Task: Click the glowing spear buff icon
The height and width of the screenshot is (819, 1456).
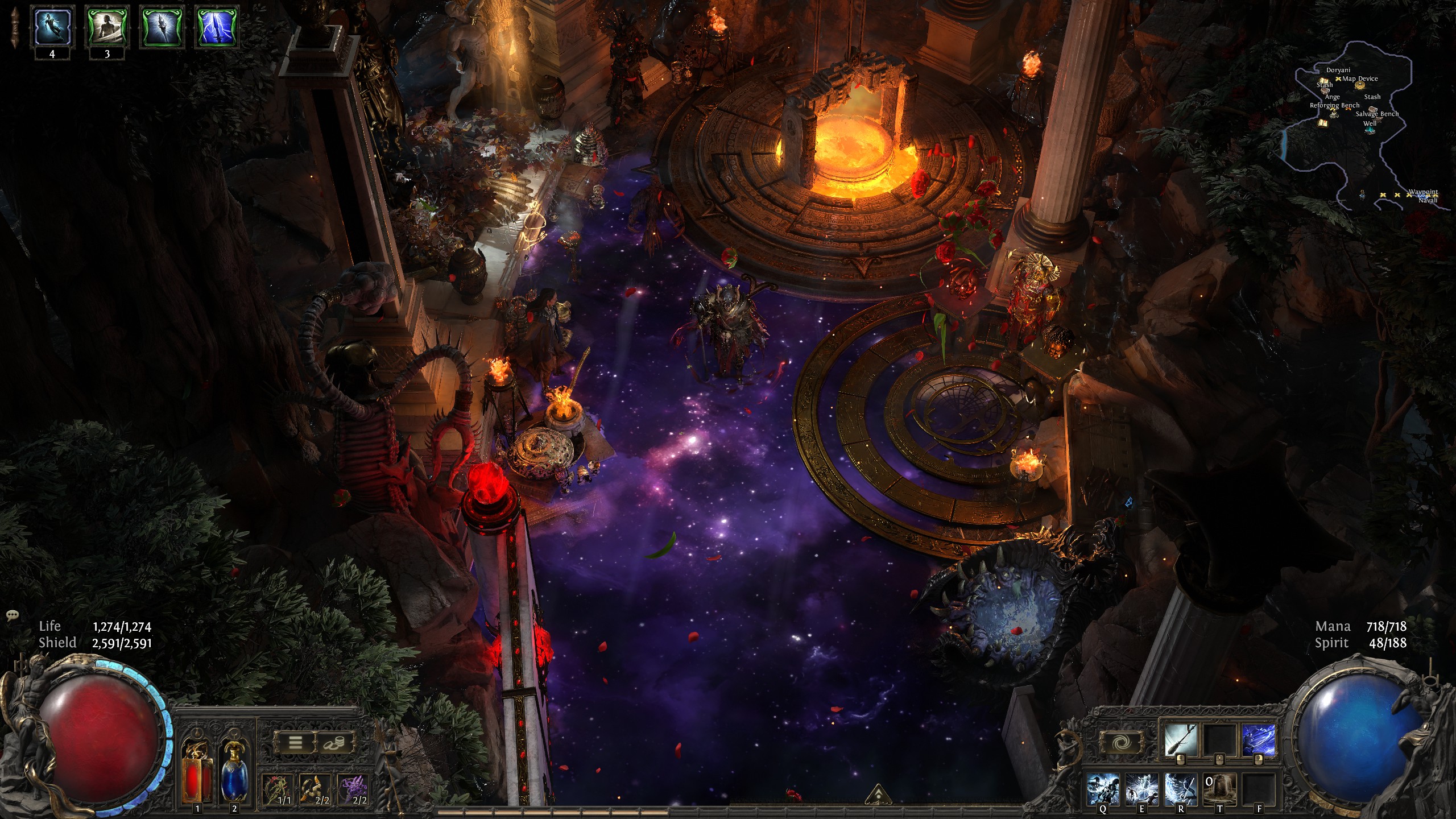Action: [x=163, y=26]
